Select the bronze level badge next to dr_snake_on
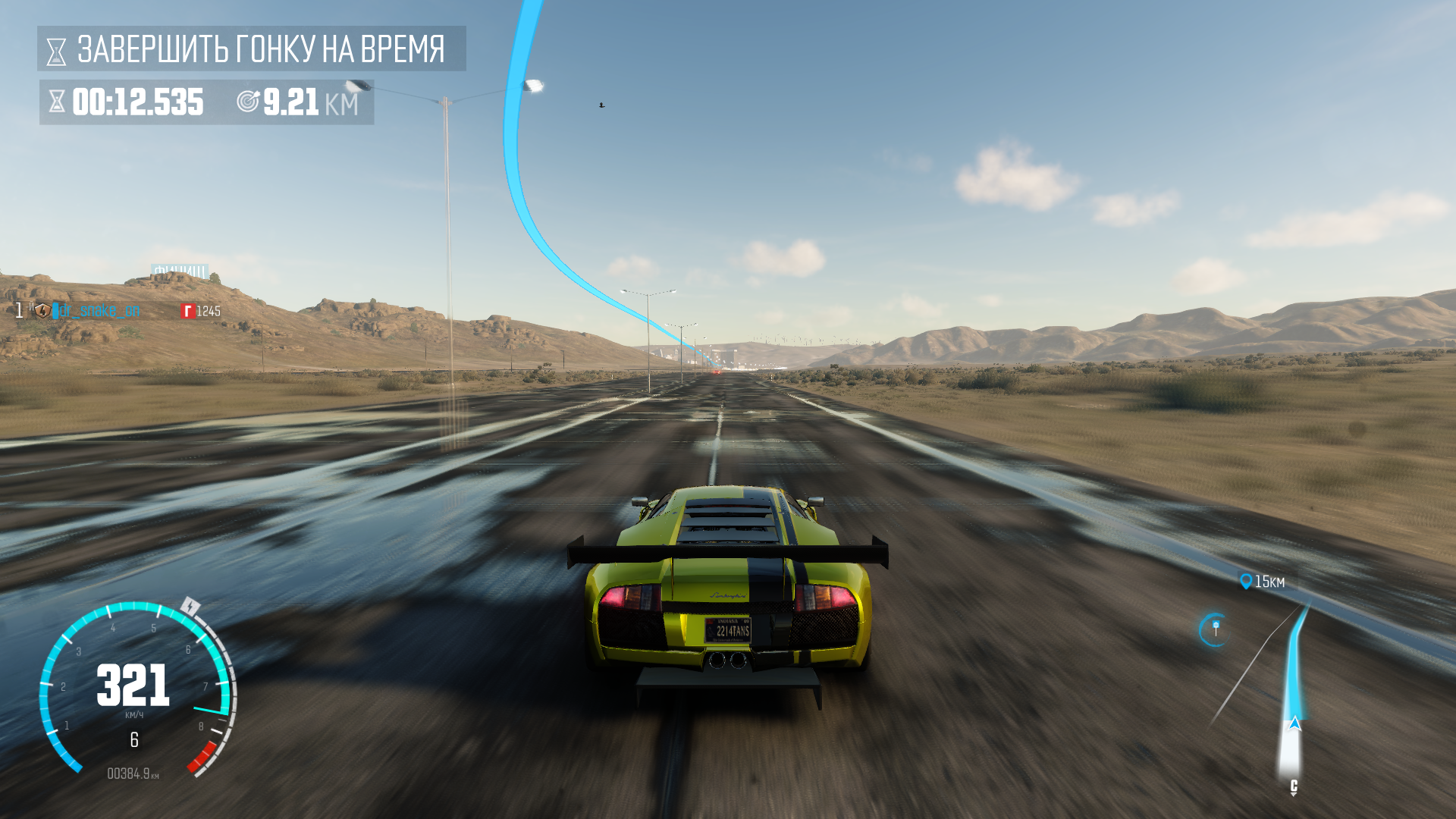This screenshot has height=819, width=1456. coord(43,310)
